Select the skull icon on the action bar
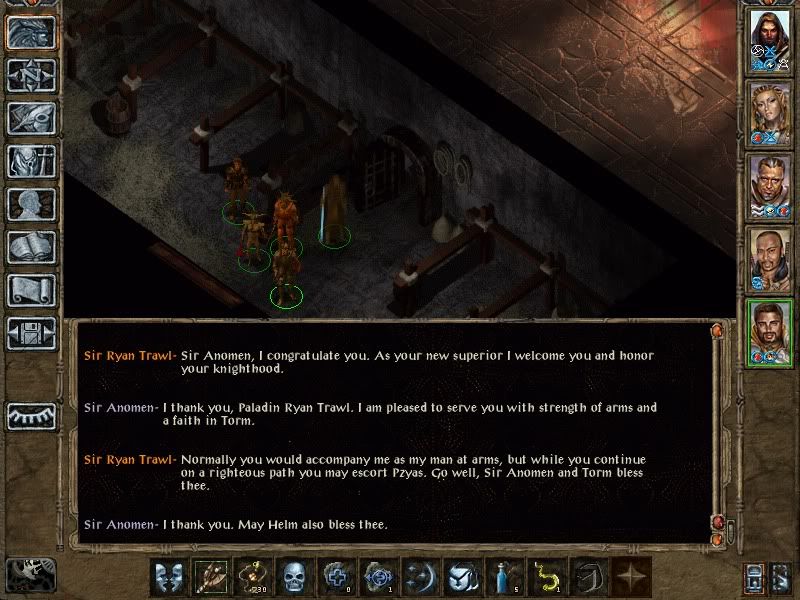This screenshot has width=800, height=600. click(295, 578)
